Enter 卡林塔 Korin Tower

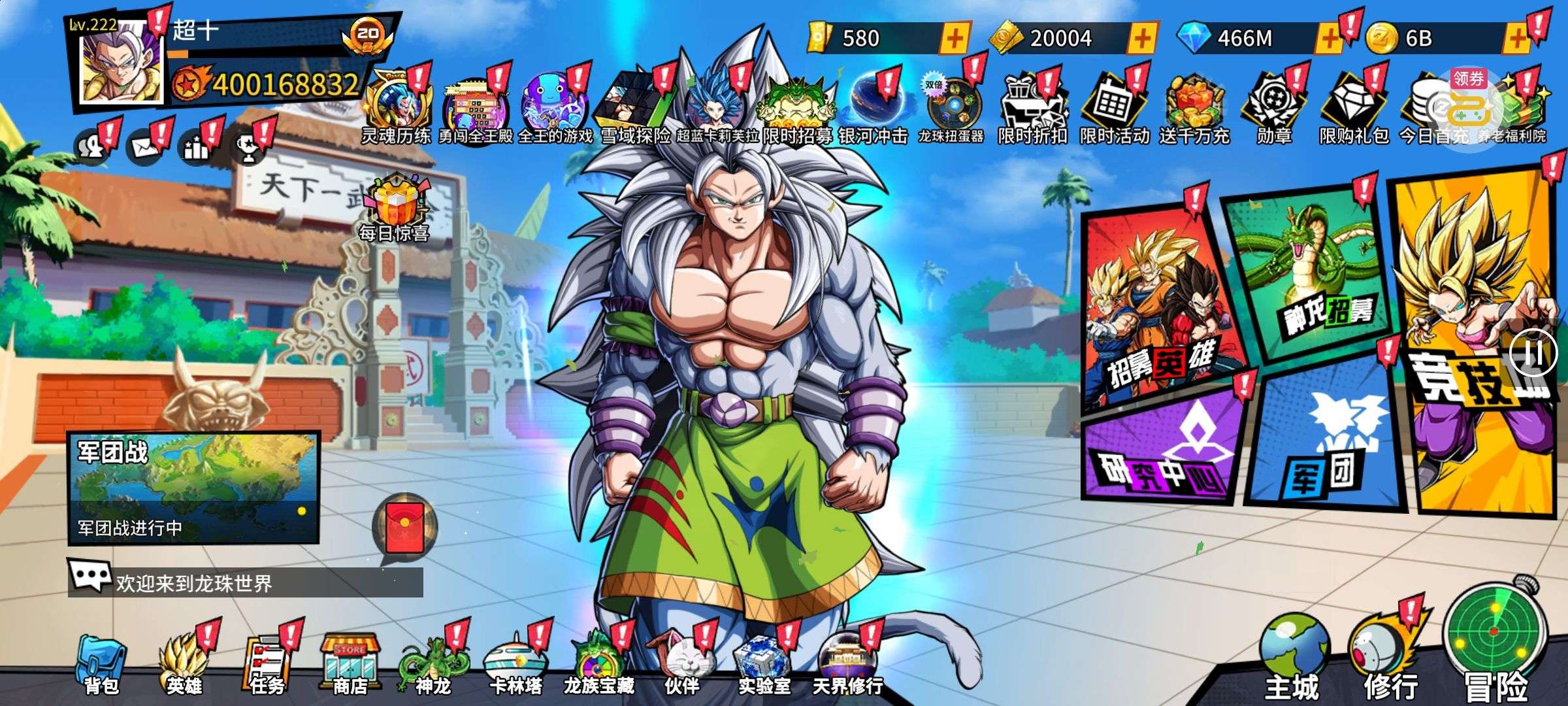click(x=516, y=664)
